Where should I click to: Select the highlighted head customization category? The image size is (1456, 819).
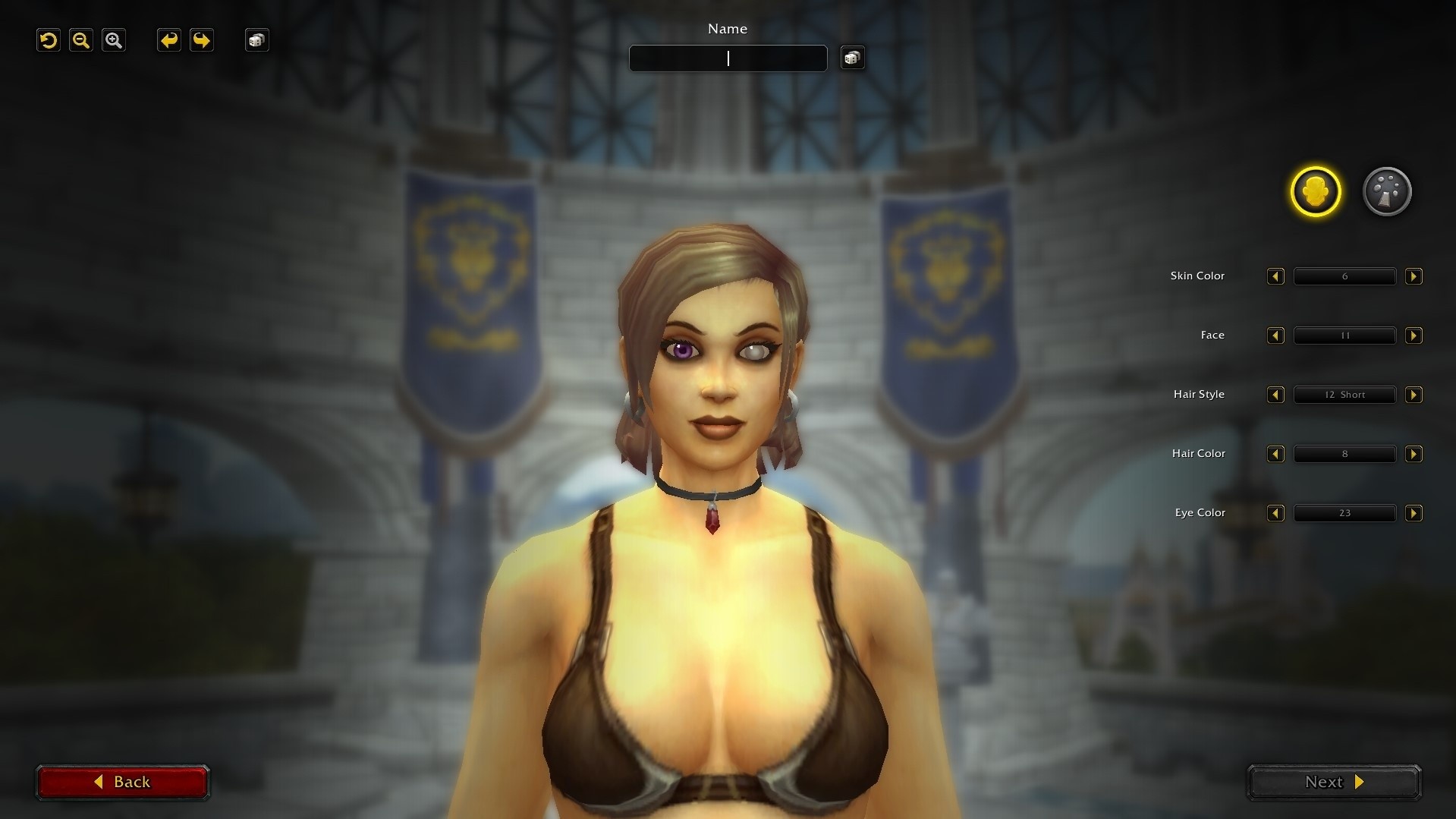(1316, 191)
